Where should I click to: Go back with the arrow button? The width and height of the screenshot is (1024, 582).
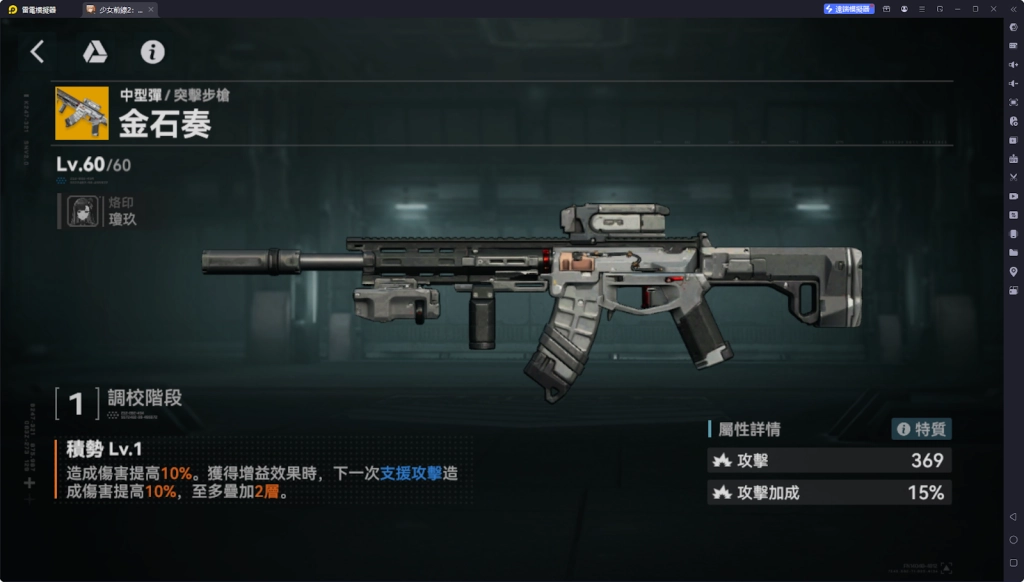tap(37, 52)
